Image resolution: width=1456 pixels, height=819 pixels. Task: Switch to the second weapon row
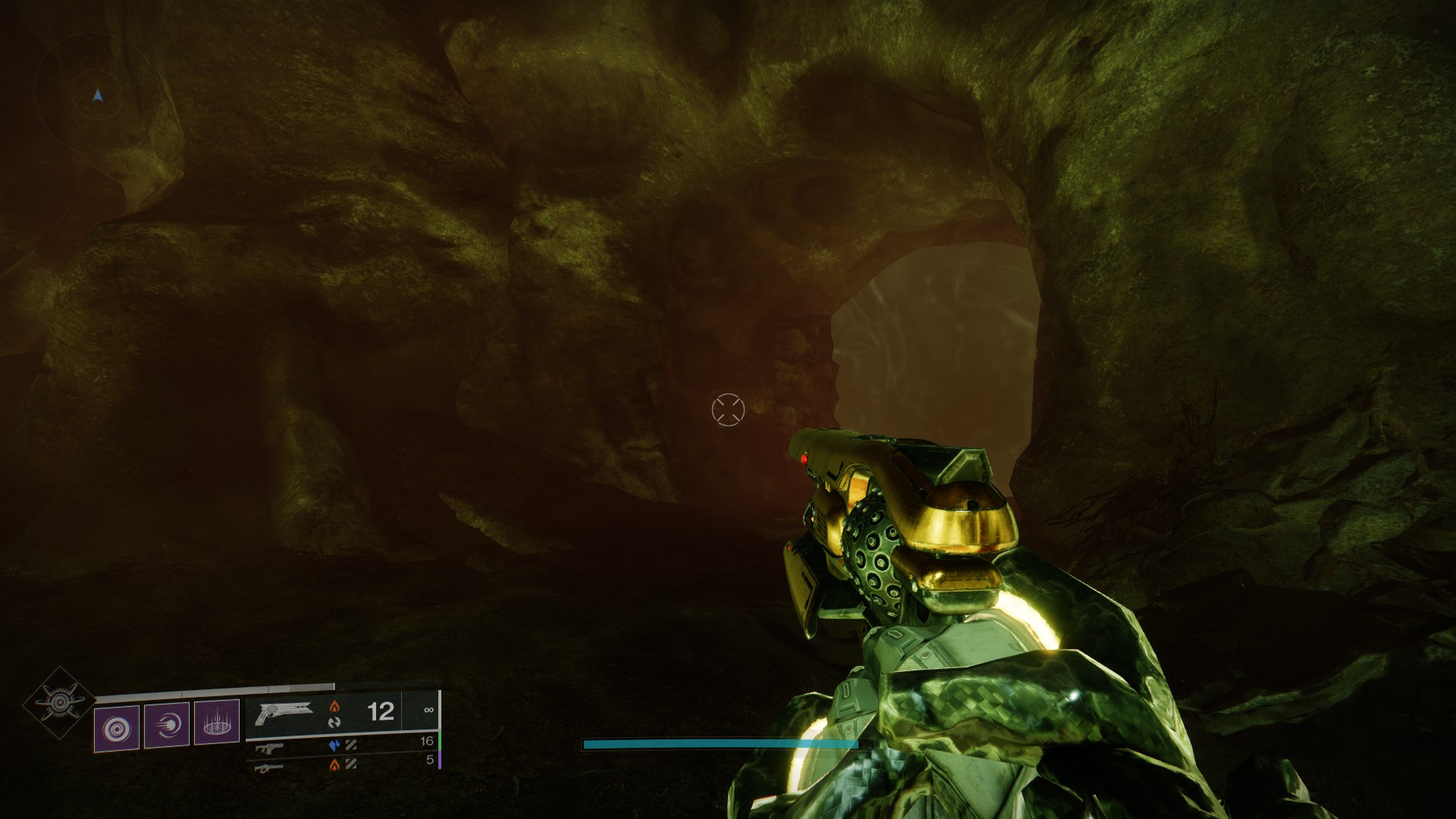[270, 748]
